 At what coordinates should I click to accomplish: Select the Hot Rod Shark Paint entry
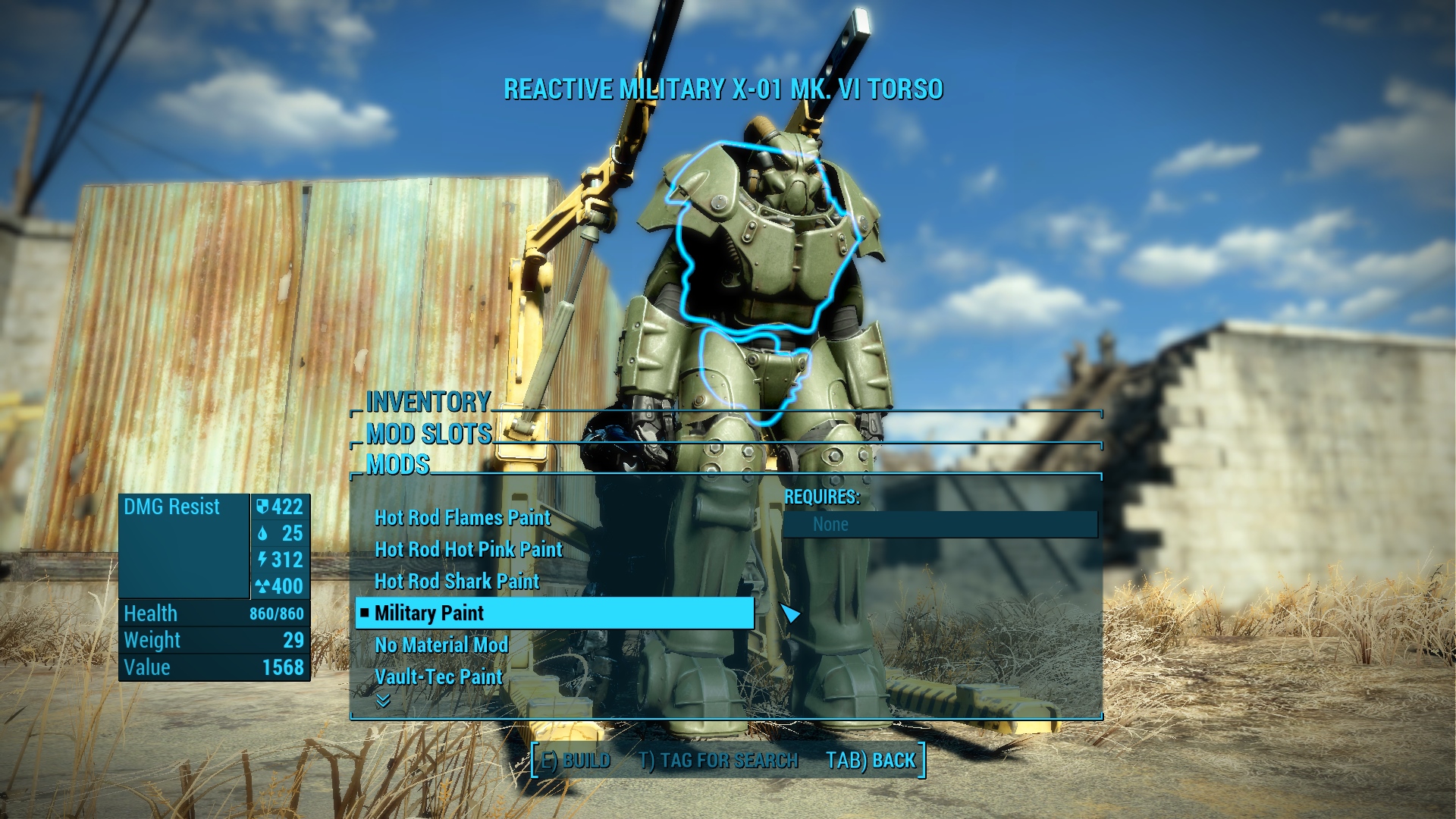click(x=457, y=582)
